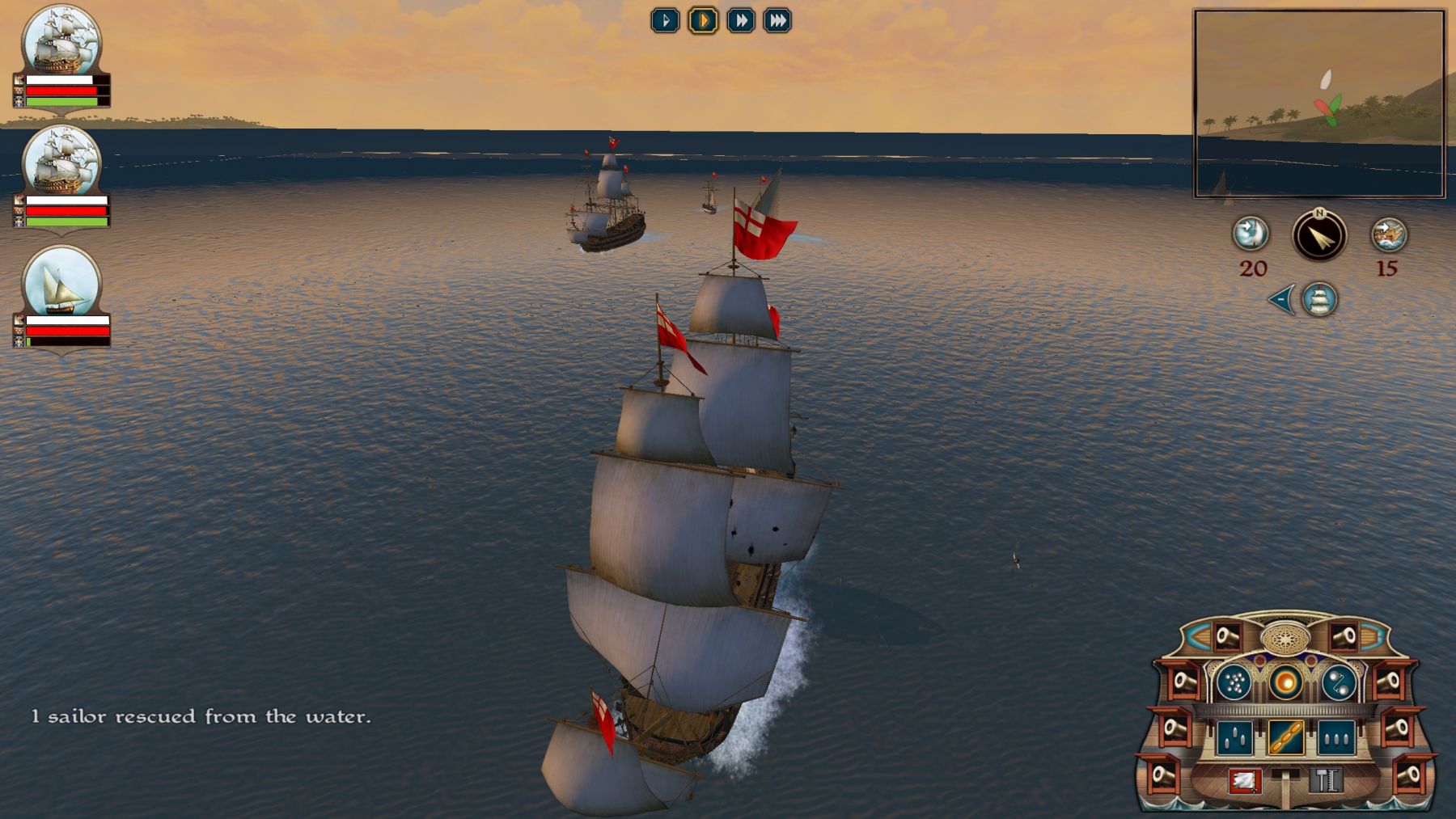Switch to double fast-forward speed

click(x=740, y=20)
